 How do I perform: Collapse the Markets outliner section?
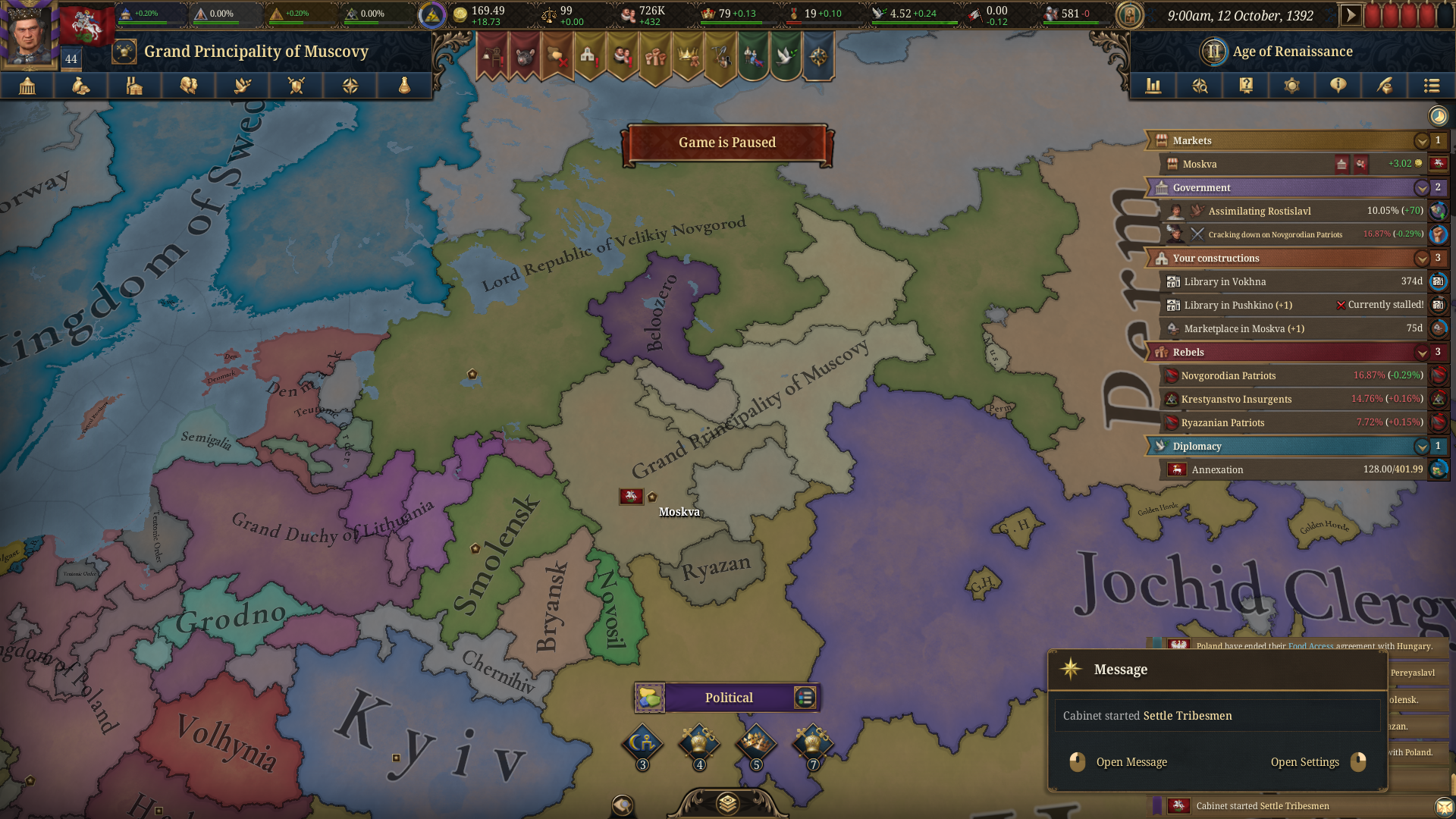1422,141
